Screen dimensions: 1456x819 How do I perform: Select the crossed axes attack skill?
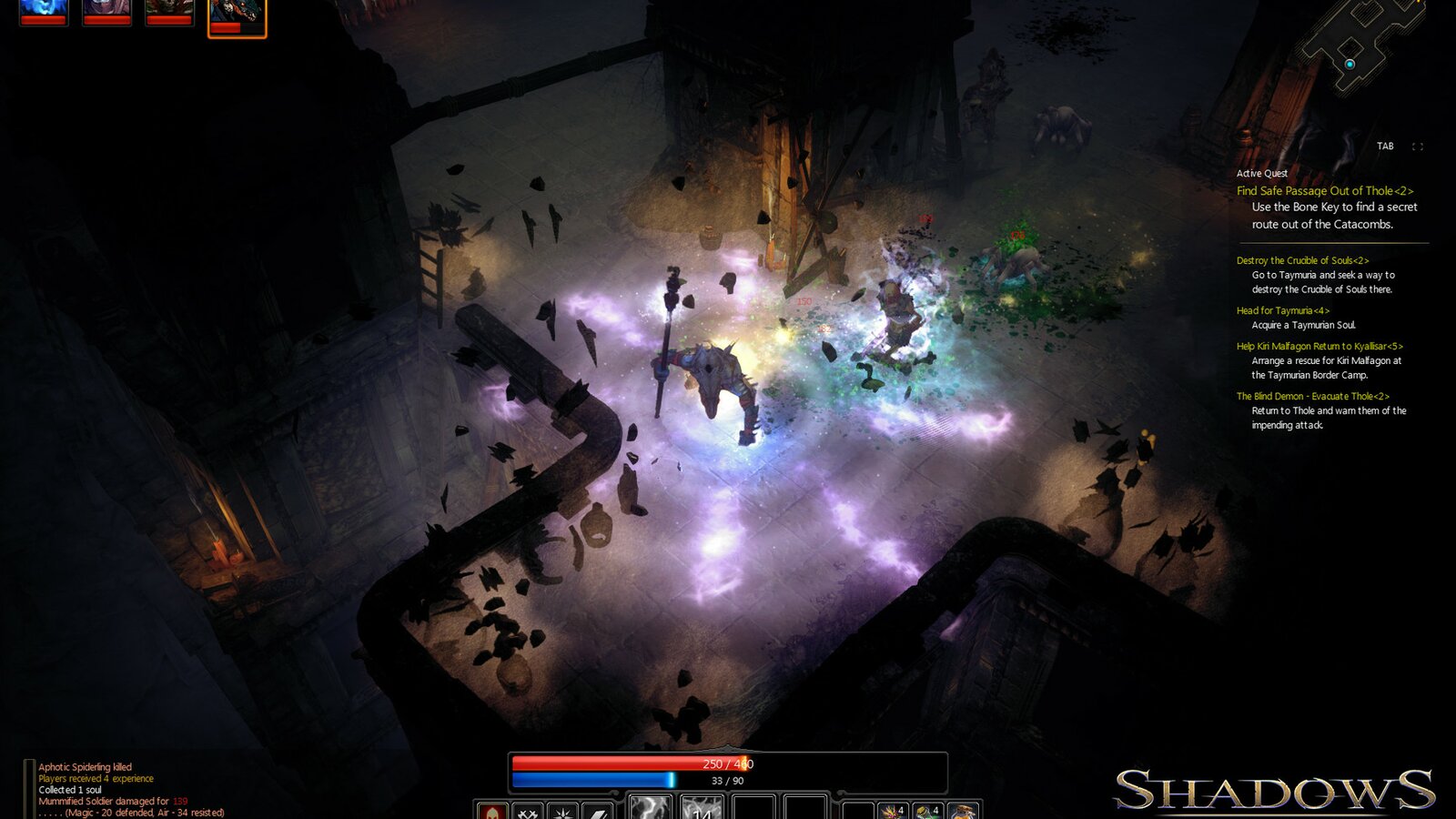[528, 808]
